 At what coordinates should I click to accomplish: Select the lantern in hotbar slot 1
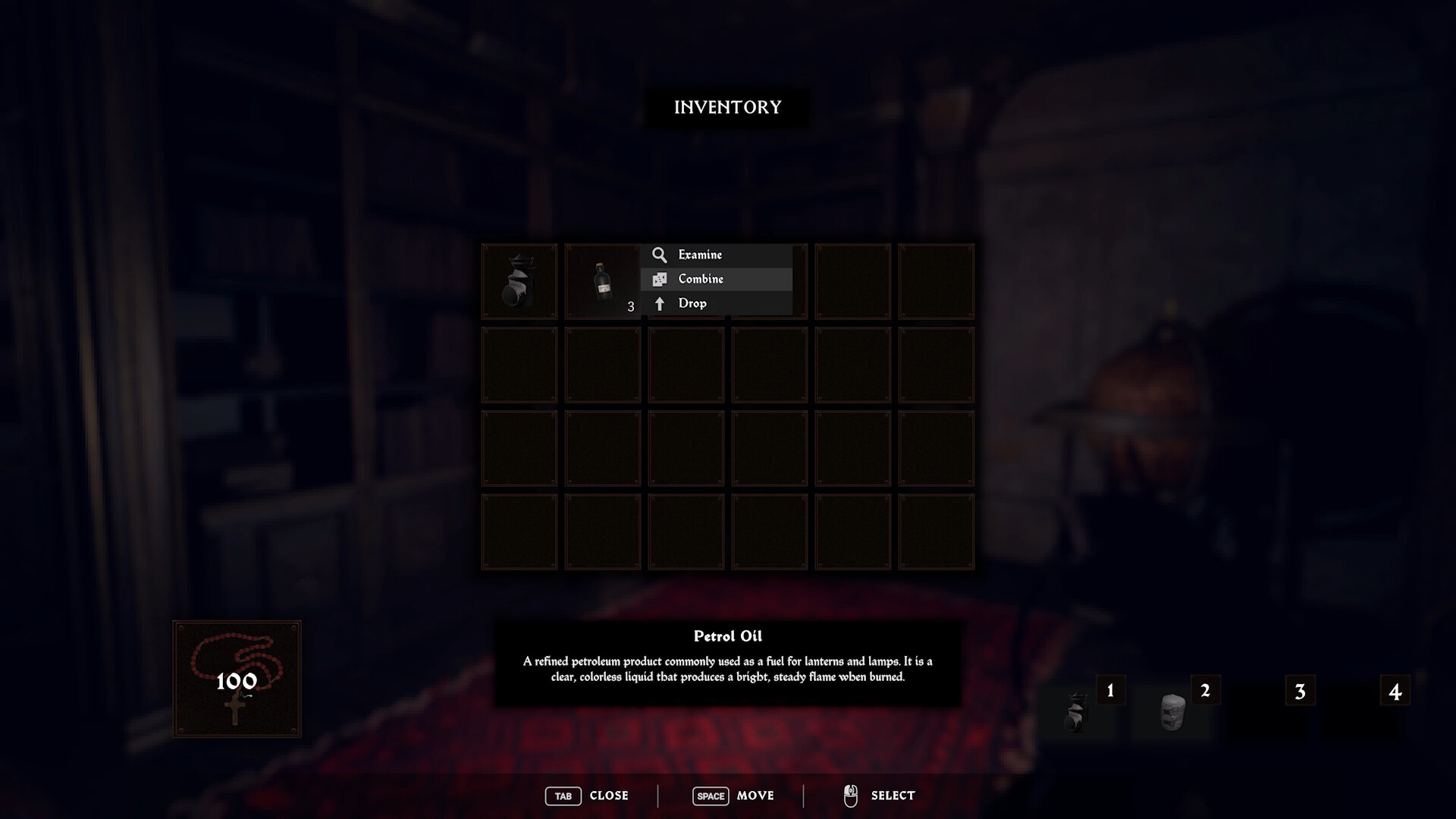[x=1078, y=713]
